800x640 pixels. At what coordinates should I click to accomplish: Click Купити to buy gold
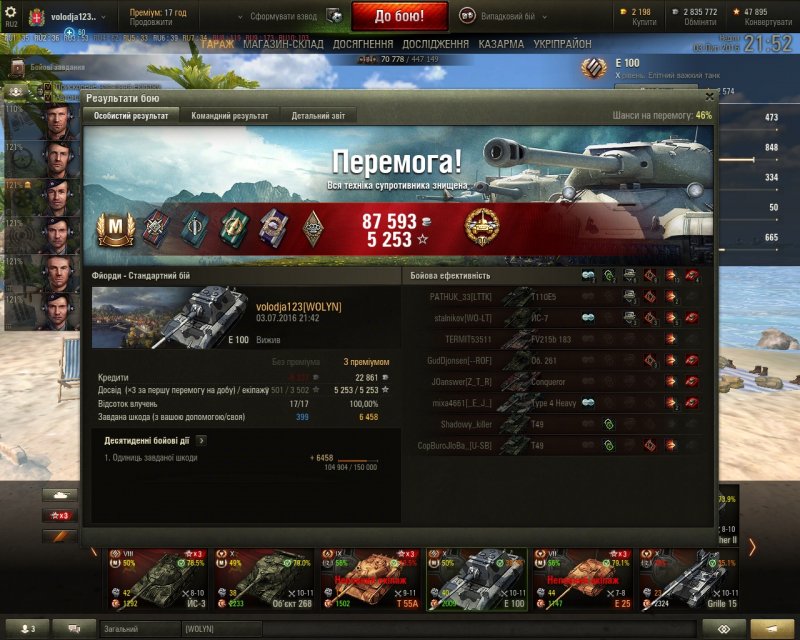click(645, 22)
